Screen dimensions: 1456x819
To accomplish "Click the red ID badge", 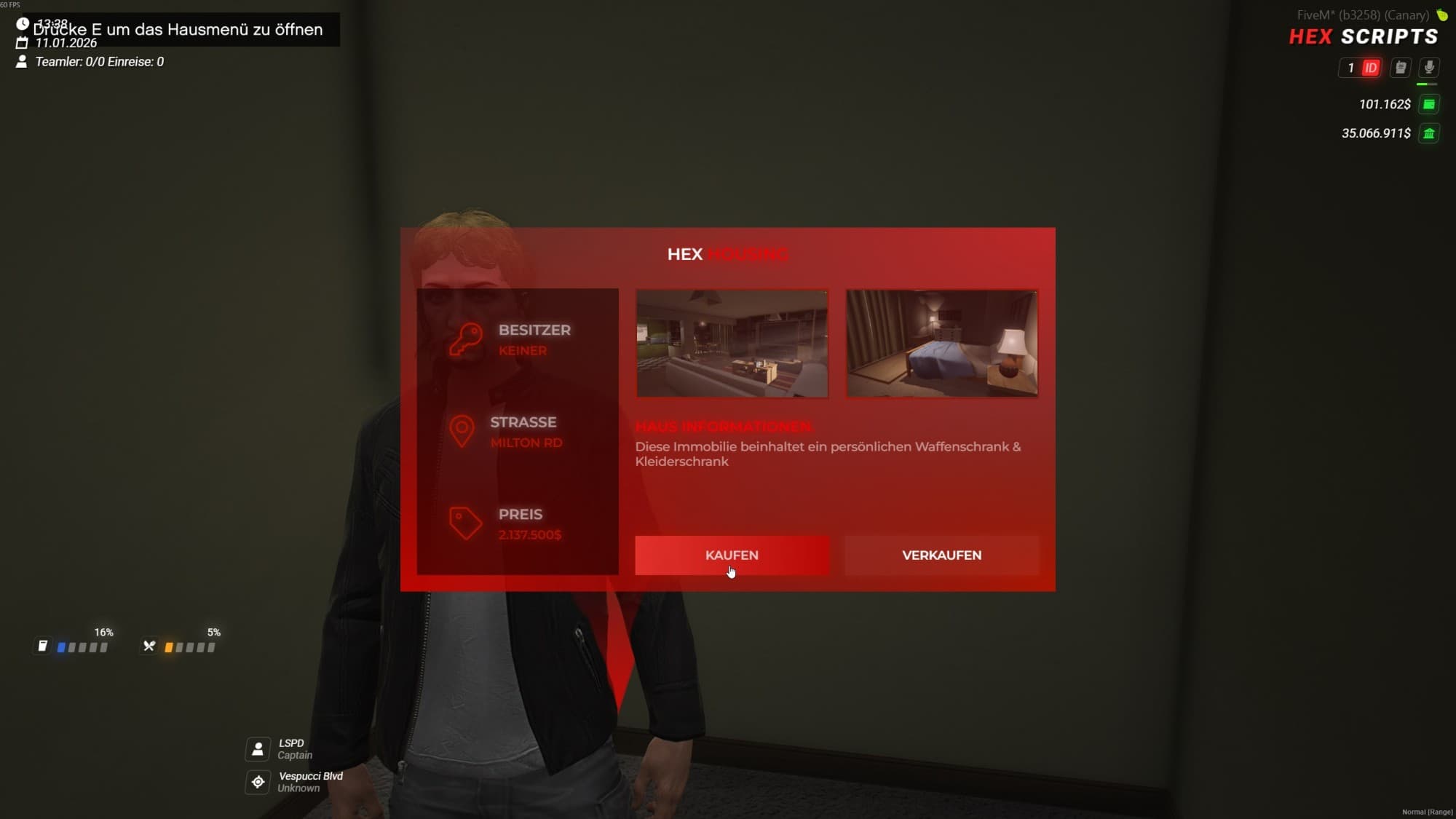I will tap(1371, 68).
